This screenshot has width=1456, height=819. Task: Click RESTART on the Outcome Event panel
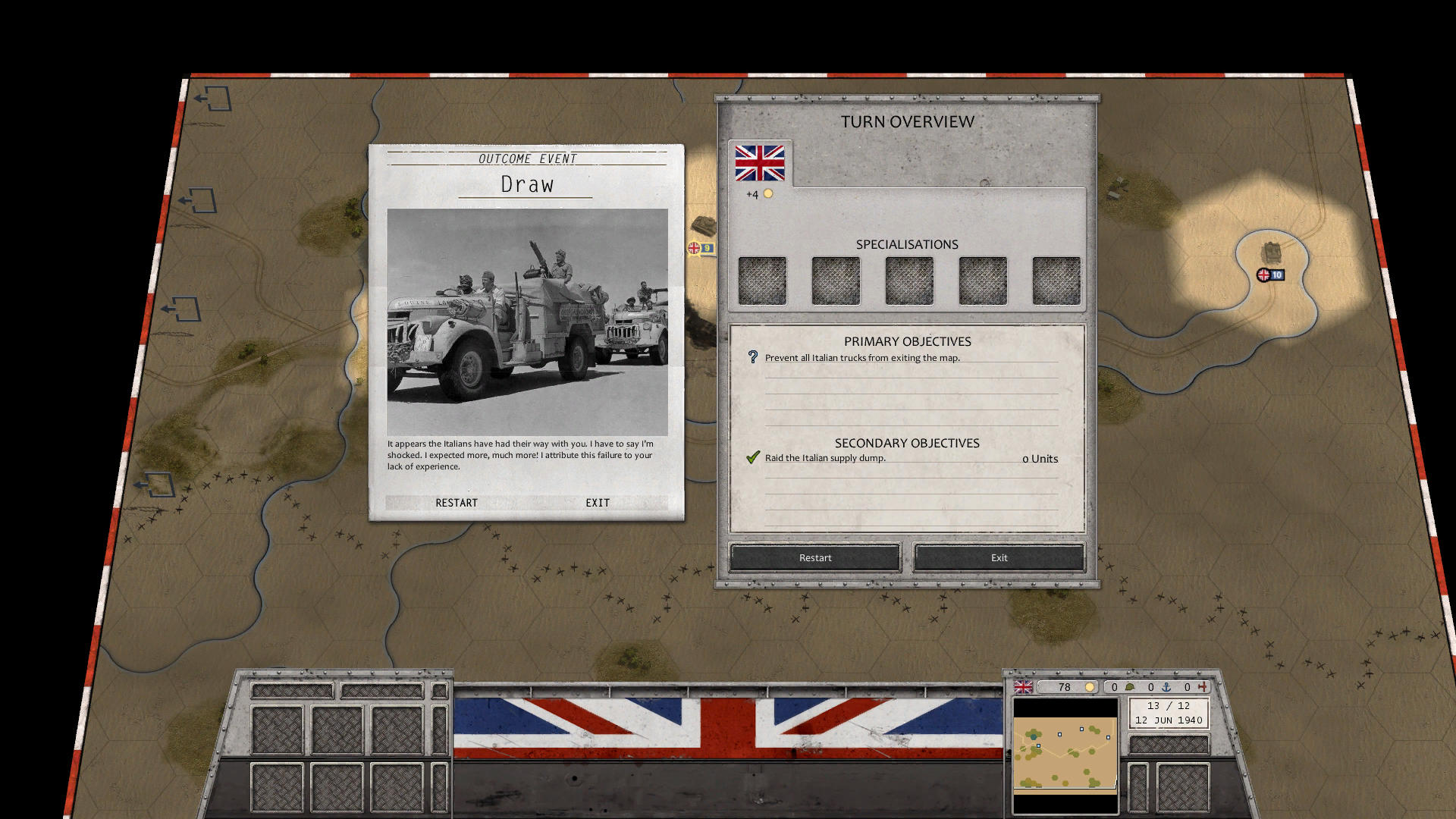point(457,503)
